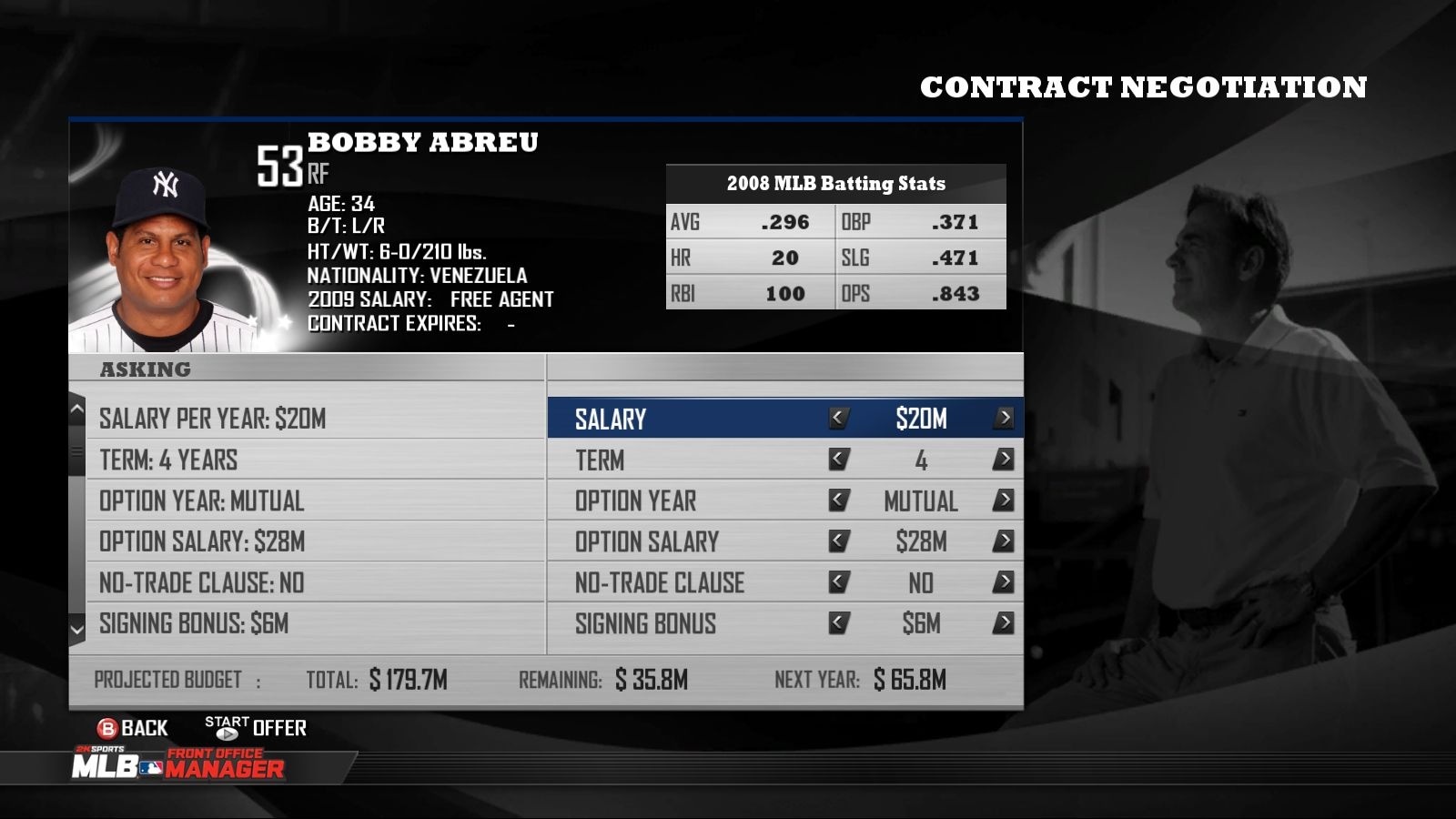
Task: Increase Signing Bonus with its right arrow
Action: pos(1005,624)
